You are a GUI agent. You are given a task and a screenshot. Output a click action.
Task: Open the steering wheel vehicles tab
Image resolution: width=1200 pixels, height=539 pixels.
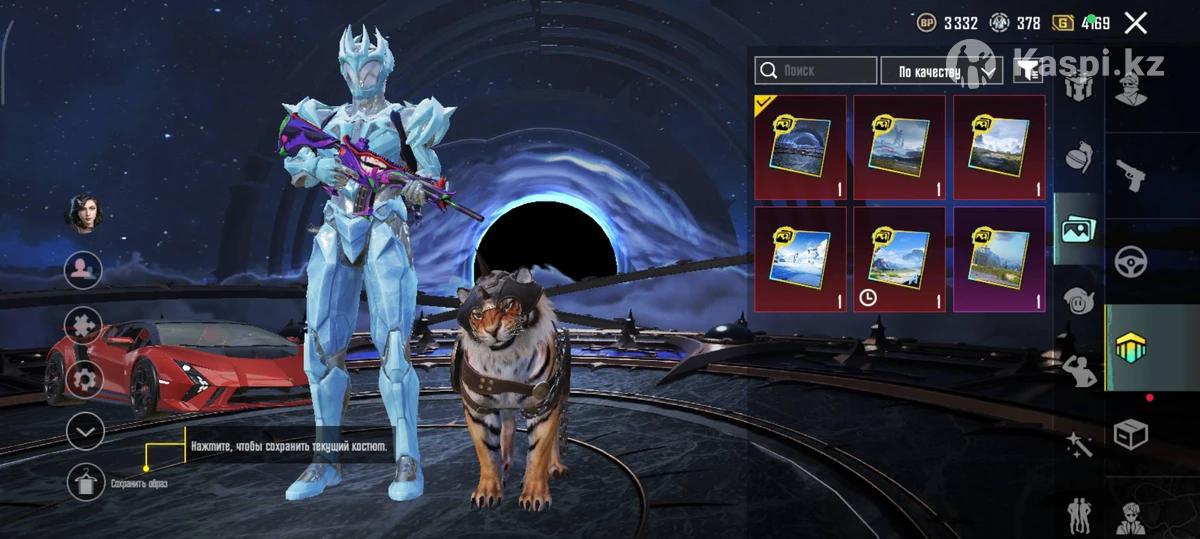tap(1131, 261)
